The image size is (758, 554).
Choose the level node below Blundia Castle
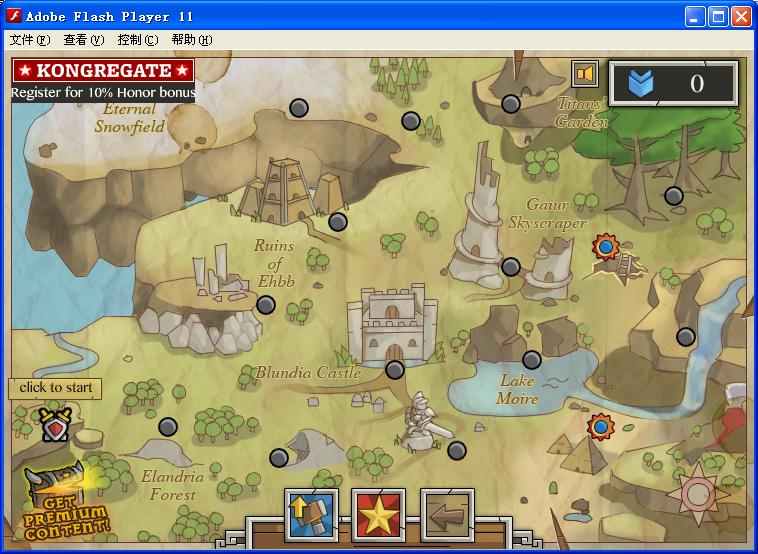click(395, 370)
